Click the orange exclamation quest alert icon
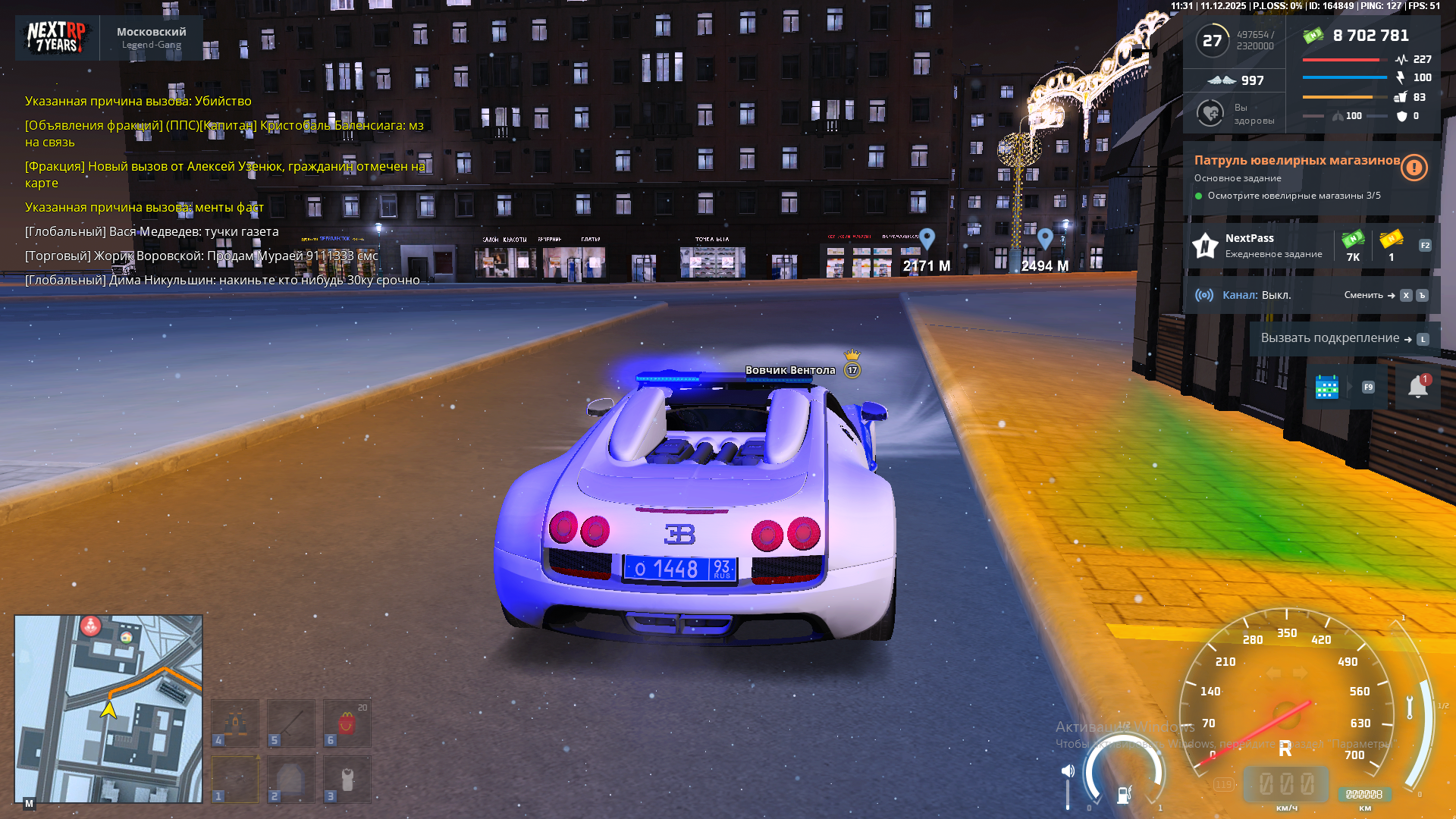The width and height of the screenshot is (1456, 819). pyautogui.click(x=1414, y=168)
